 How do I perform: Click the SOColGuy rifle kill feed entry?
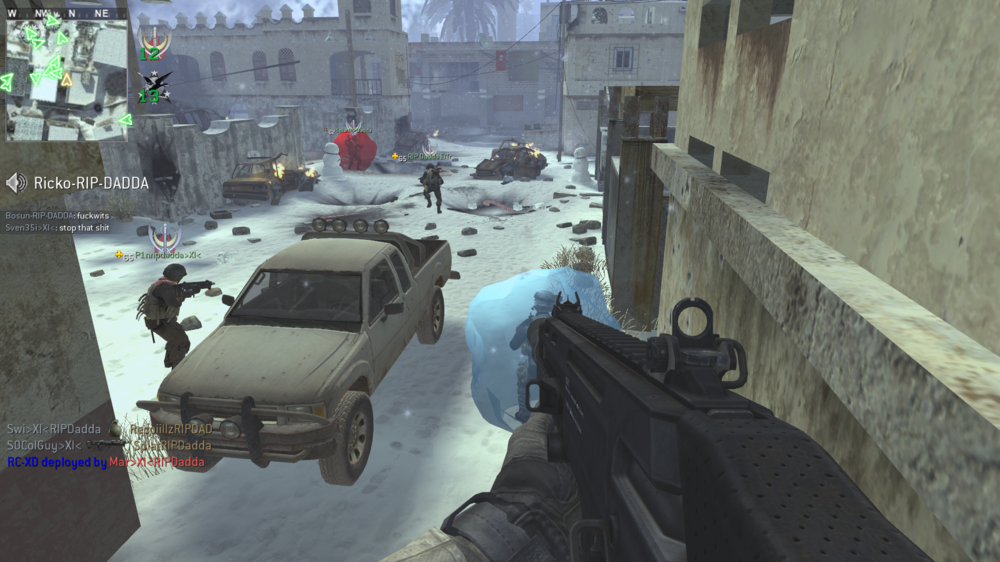[110, 445]
